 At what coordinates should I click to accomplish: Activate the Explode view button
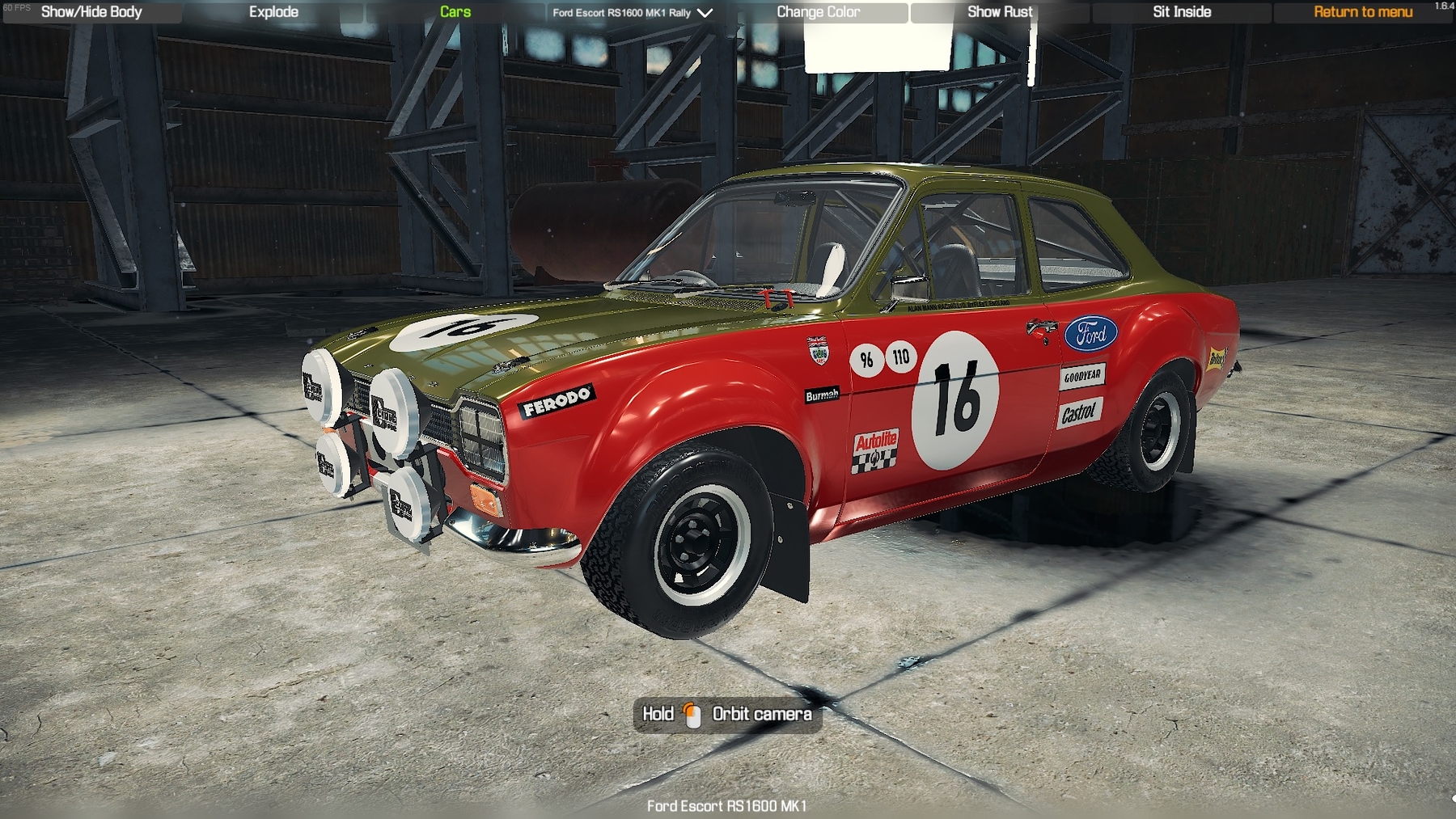pyautogui.click(x=273, y=12)
